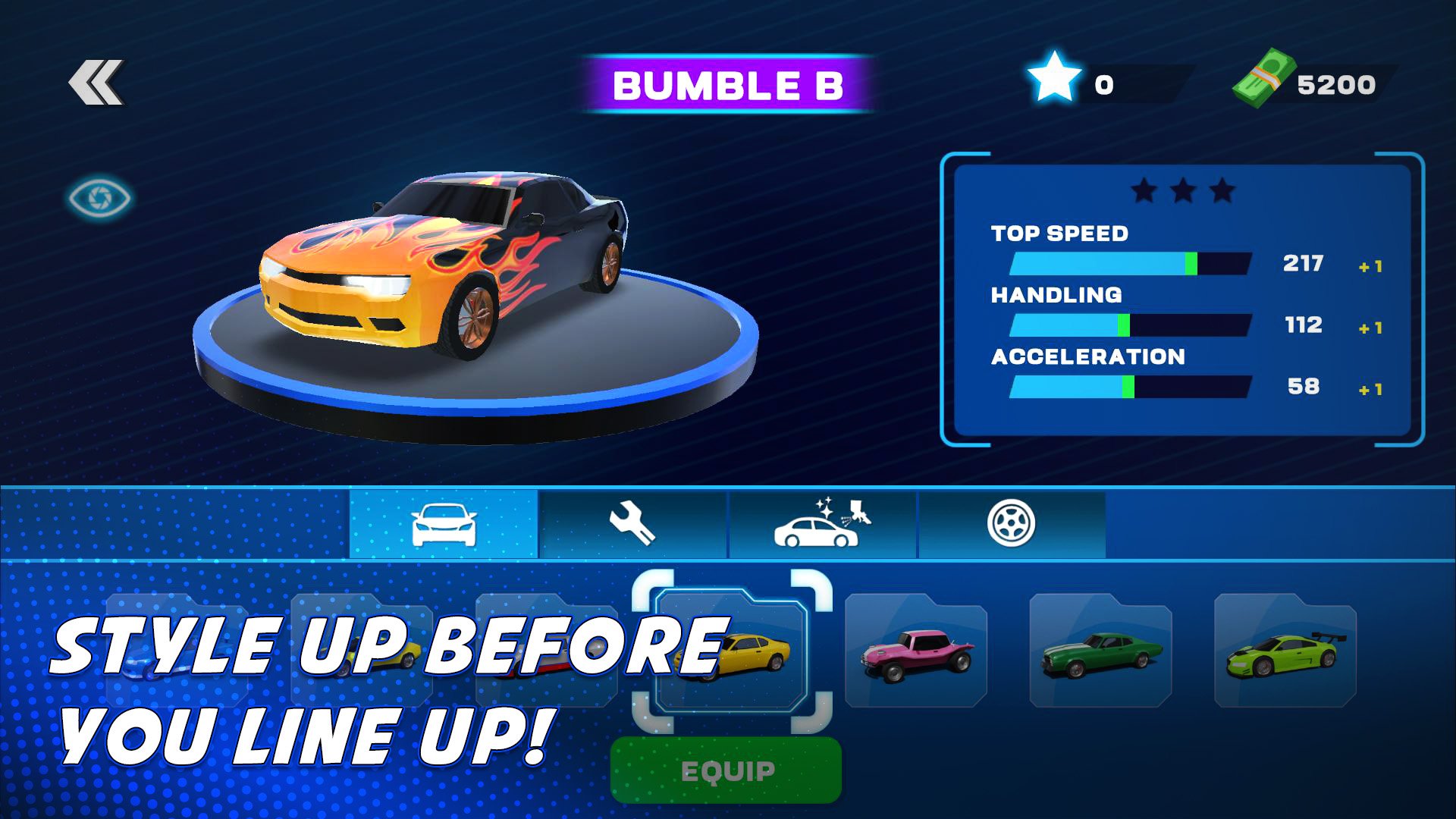Viewport: 1456px width, 819px height.
Task: Switch to the wheels tab
Action: (x=1011, y=524)
